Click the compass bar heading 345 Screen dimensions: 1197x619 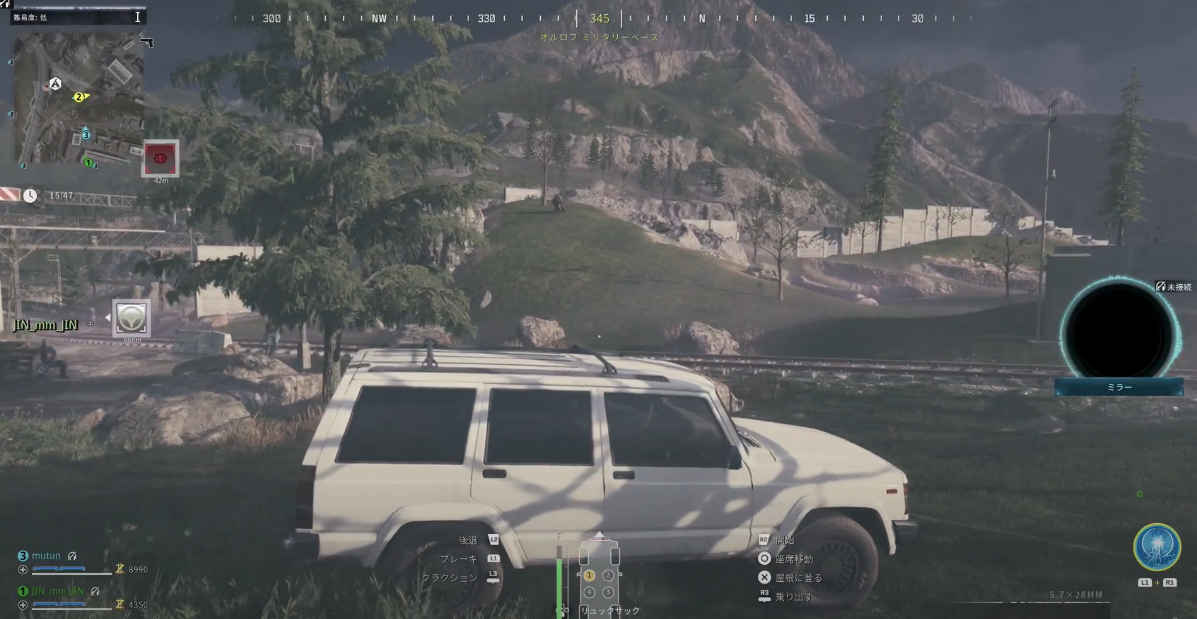[x=599, y=19]
